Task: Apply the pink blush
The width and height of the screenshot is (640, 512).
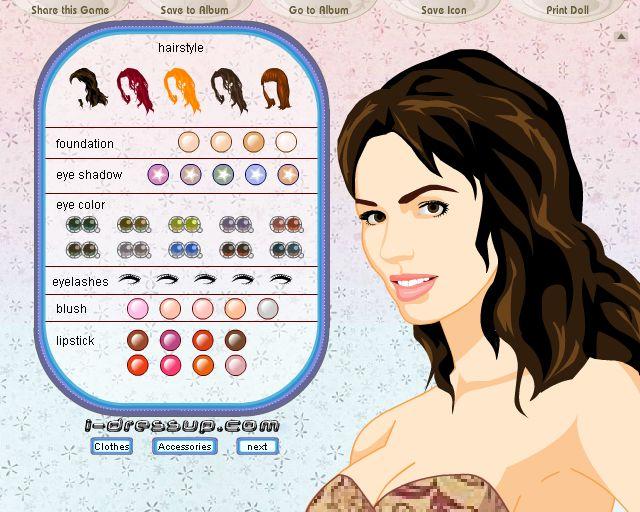Action: (x=138, y=309)
